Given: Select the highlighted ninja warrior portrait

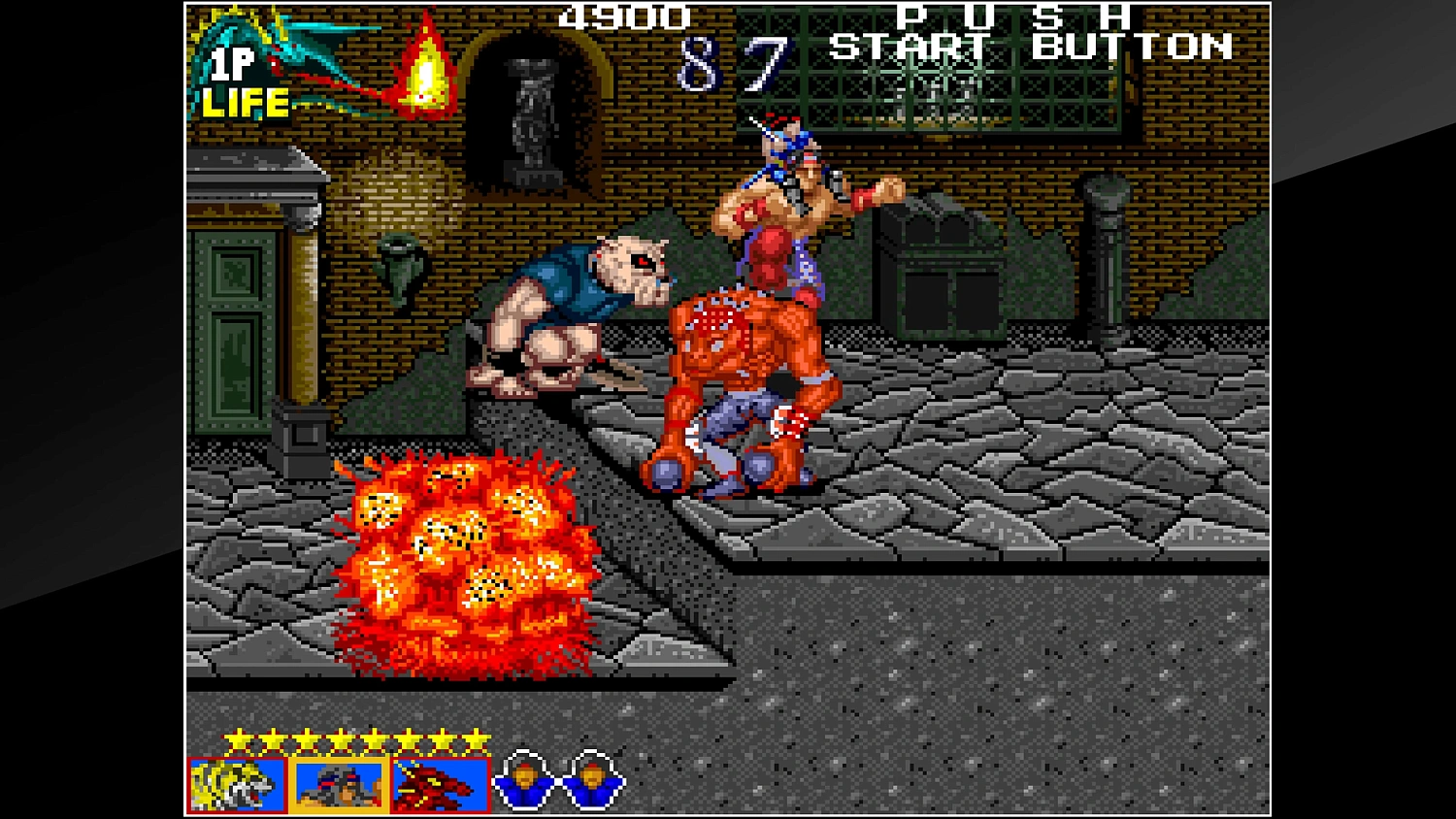Looking at the screenshot, I should [339, 784].
